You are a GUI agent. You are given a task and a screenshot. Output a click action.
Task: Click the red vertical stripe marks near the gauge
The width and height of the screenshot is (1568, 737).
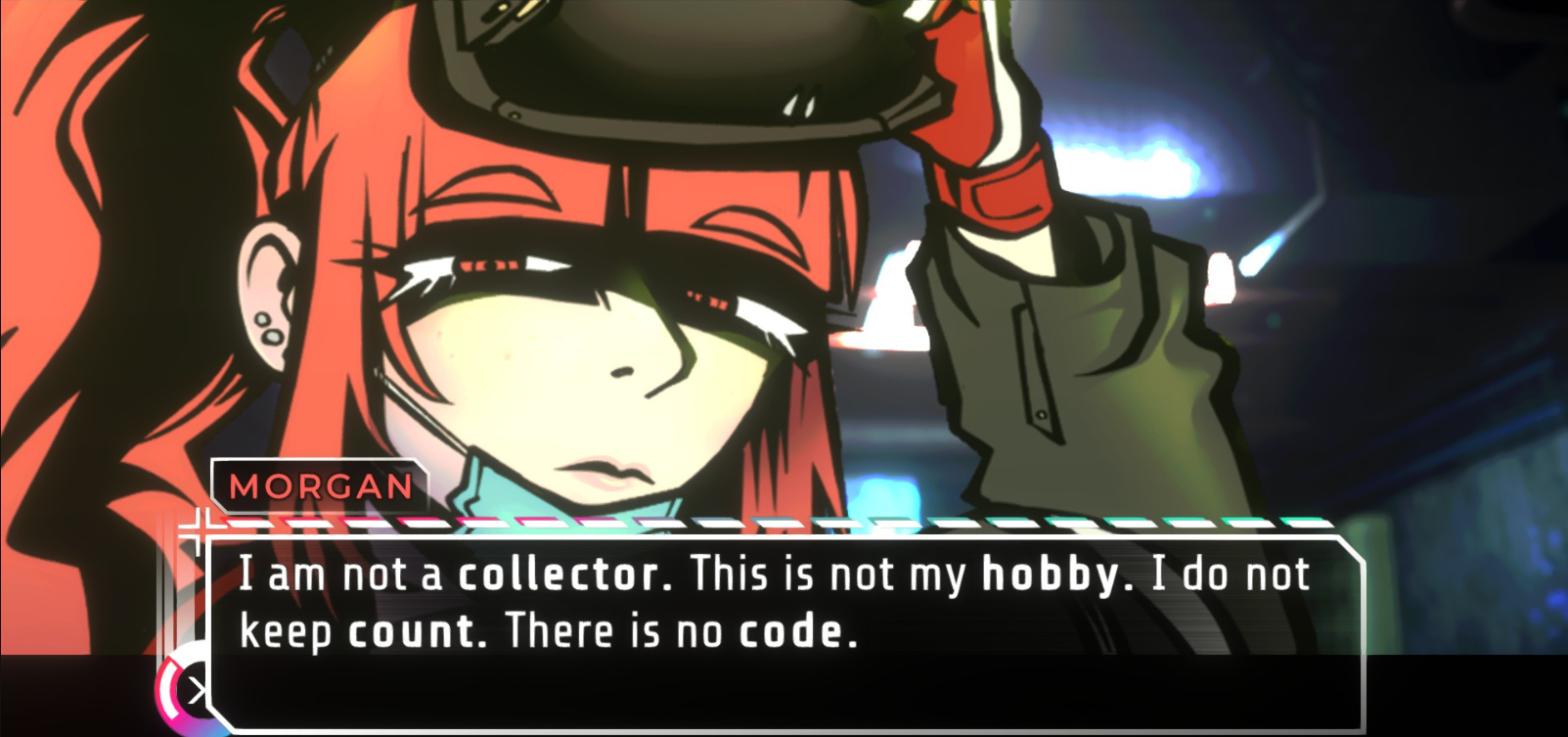click(x=171, y=587)
